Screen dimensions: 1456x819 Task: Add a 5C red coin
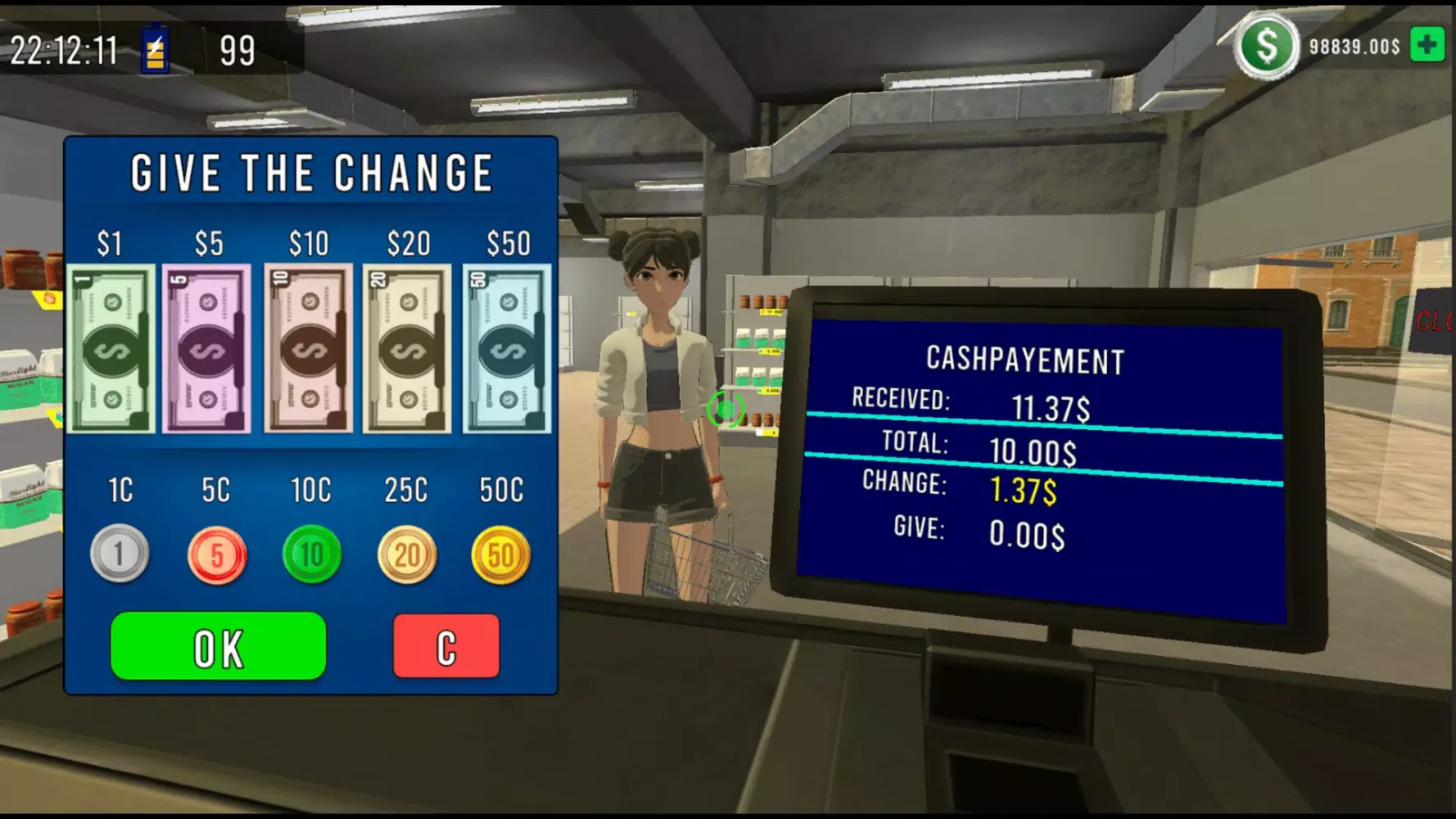click(x=216, y=555)
